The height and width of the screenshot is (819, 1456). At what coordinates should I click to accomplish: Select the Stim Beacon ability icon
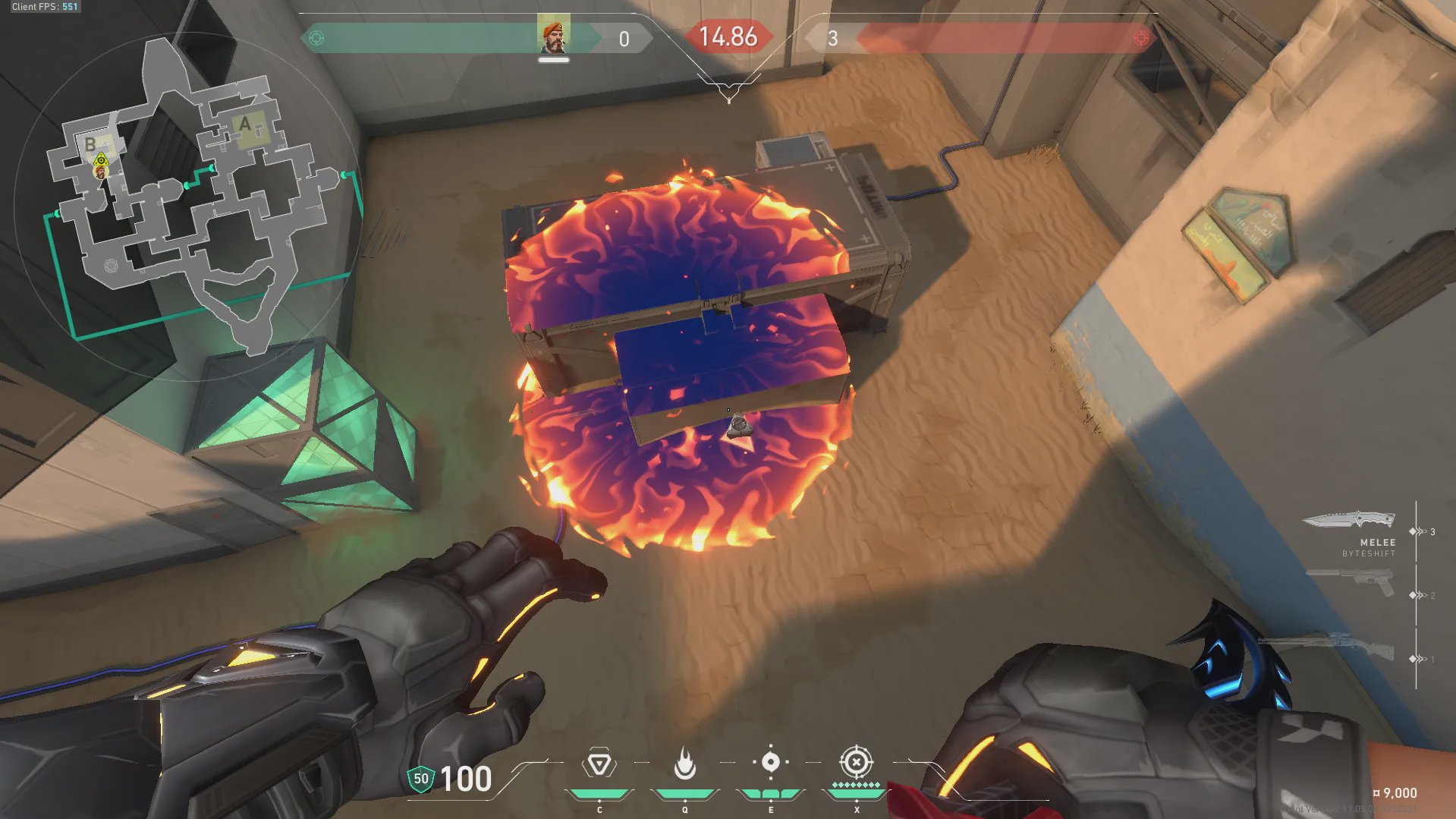(599, 764)
